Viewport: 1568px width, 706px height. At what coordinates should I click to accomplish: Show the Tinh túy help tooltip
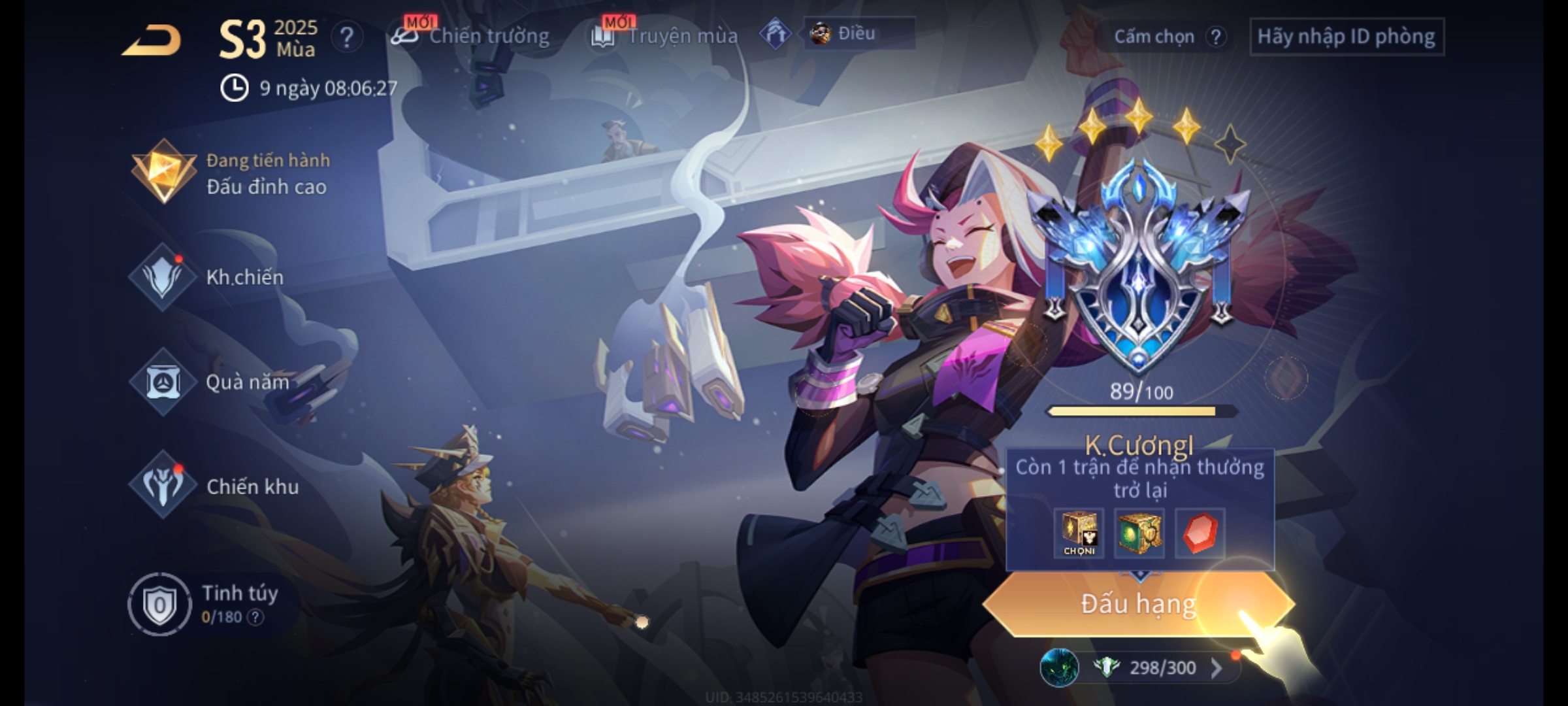[255, 617]
